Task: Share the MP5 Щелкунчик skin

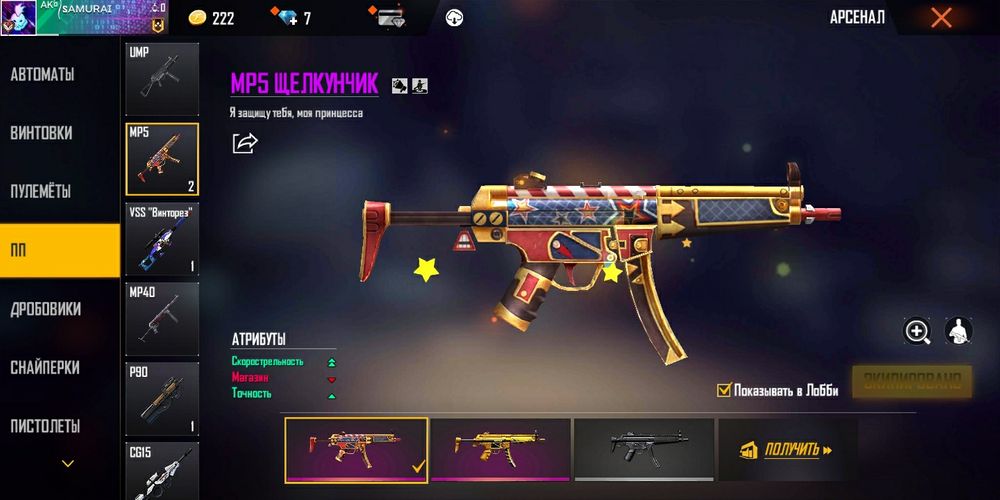Action: tap(245, 143)
